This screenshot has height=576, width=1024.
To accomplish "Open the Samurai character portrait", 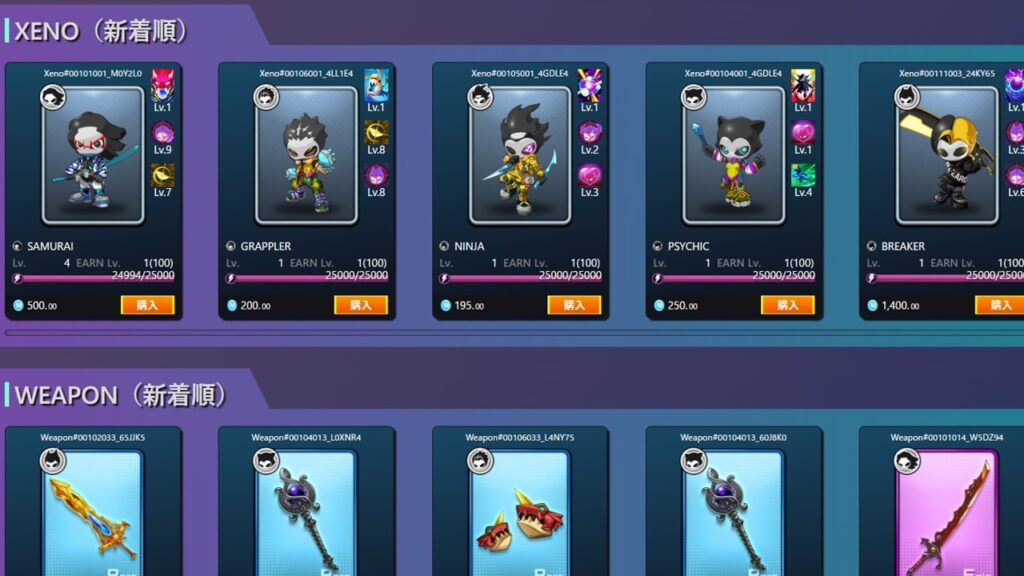I will 93,155.
